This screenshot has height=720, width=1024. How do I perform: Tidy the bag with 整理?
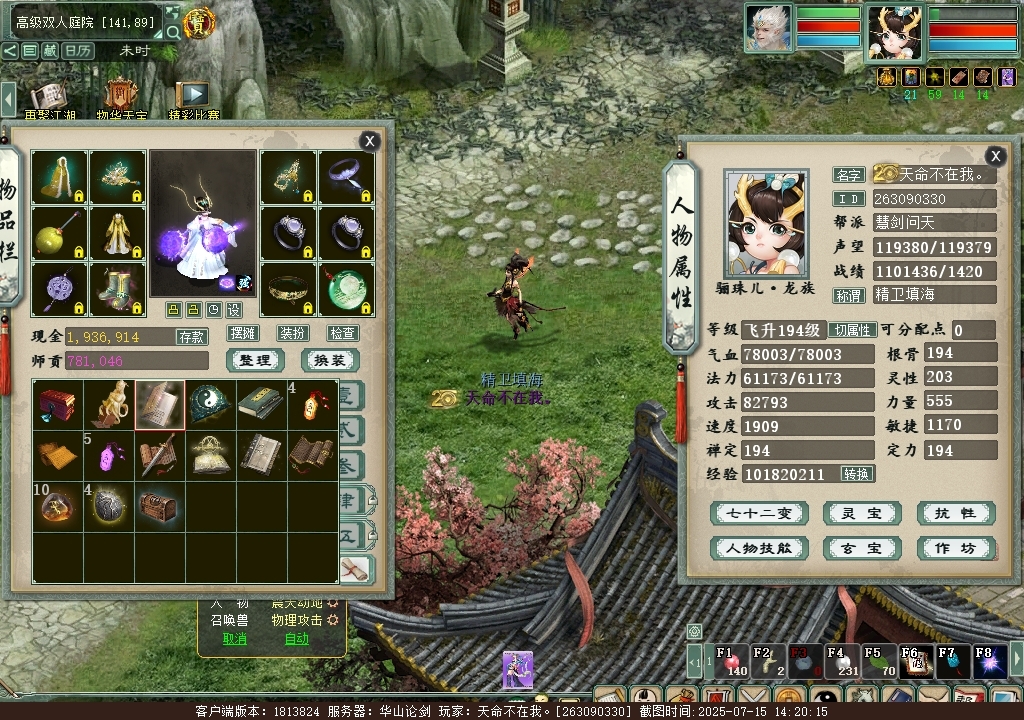[256, 360]
